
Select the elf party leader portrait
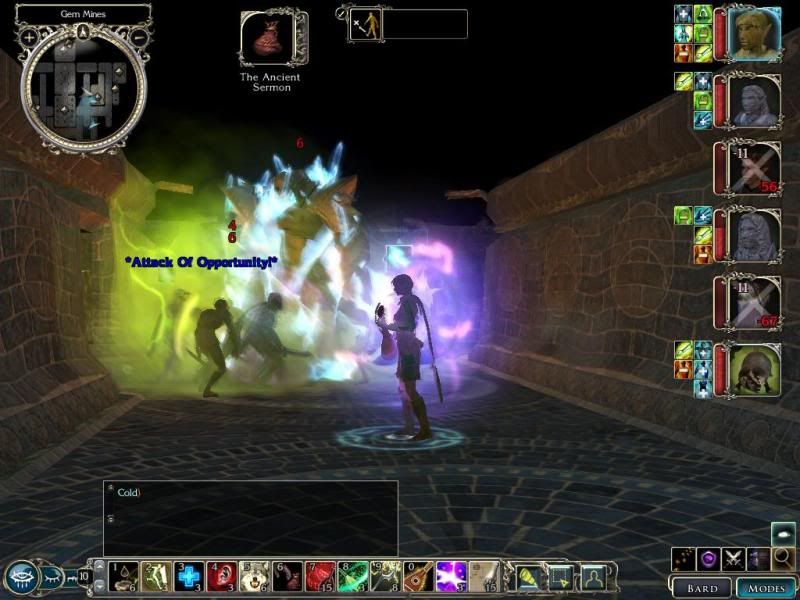pos(754,33)
